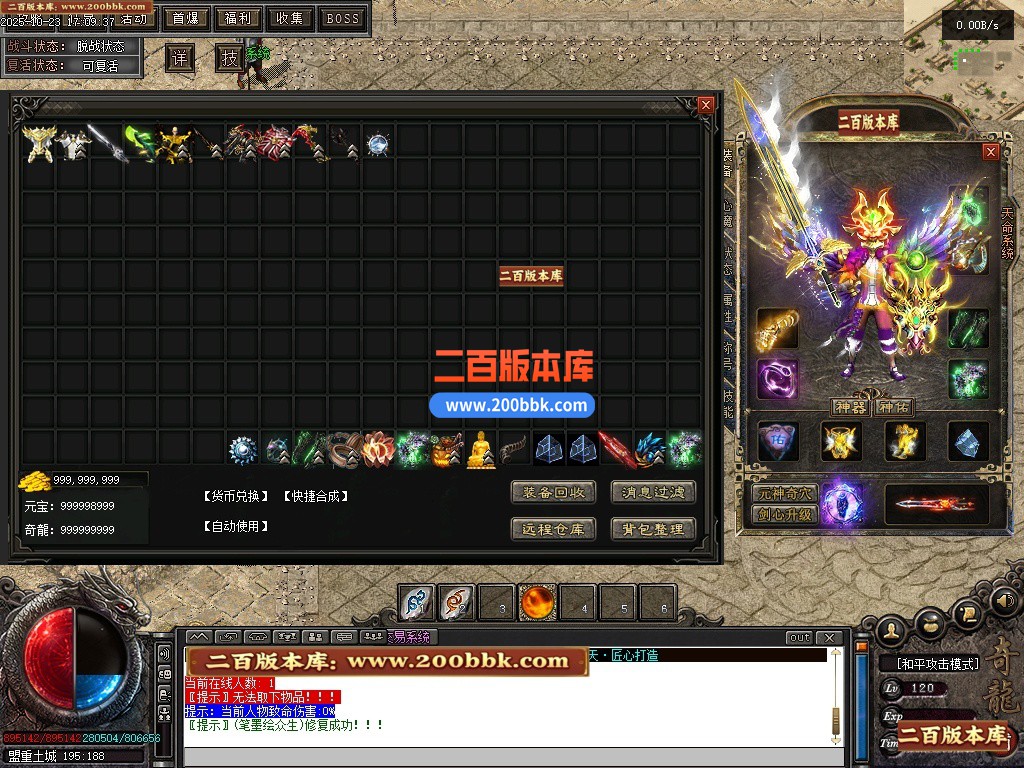Close the inventory bag window
Screen dimensions: 1024x768
click(x=706, y=104)
